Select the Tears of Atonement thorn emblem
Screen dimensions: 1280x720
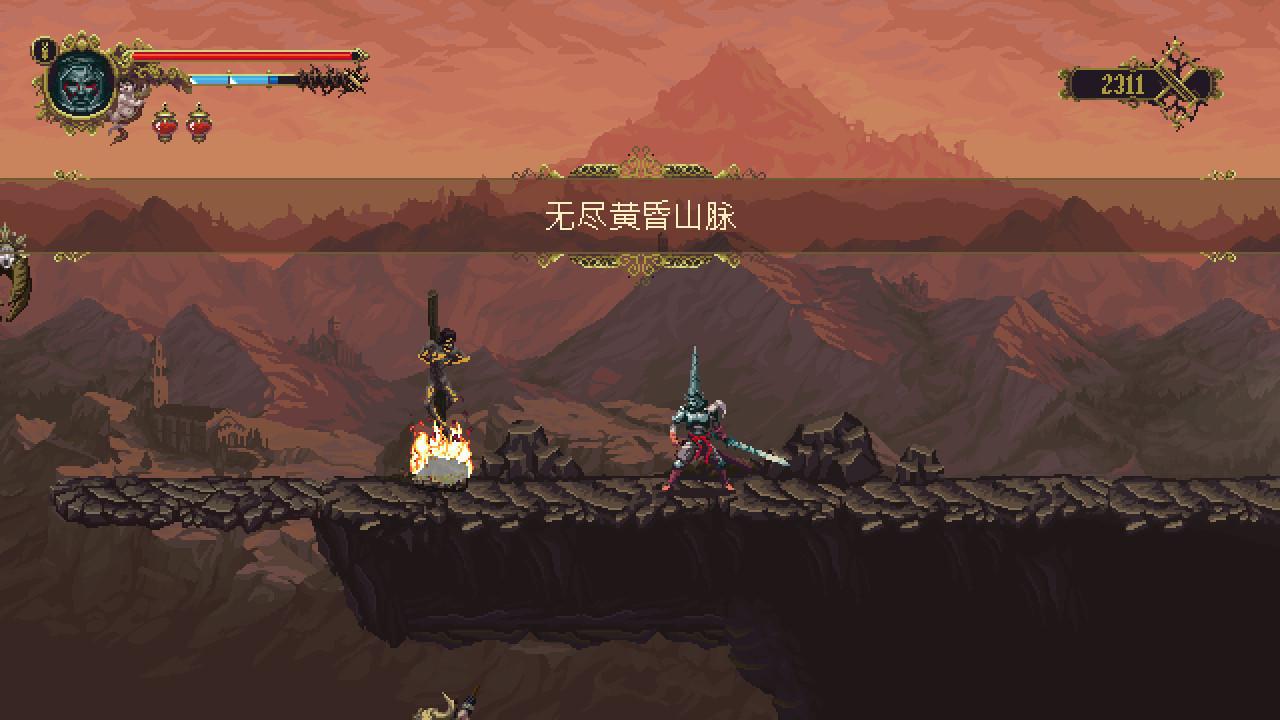tap(1183, 84)
